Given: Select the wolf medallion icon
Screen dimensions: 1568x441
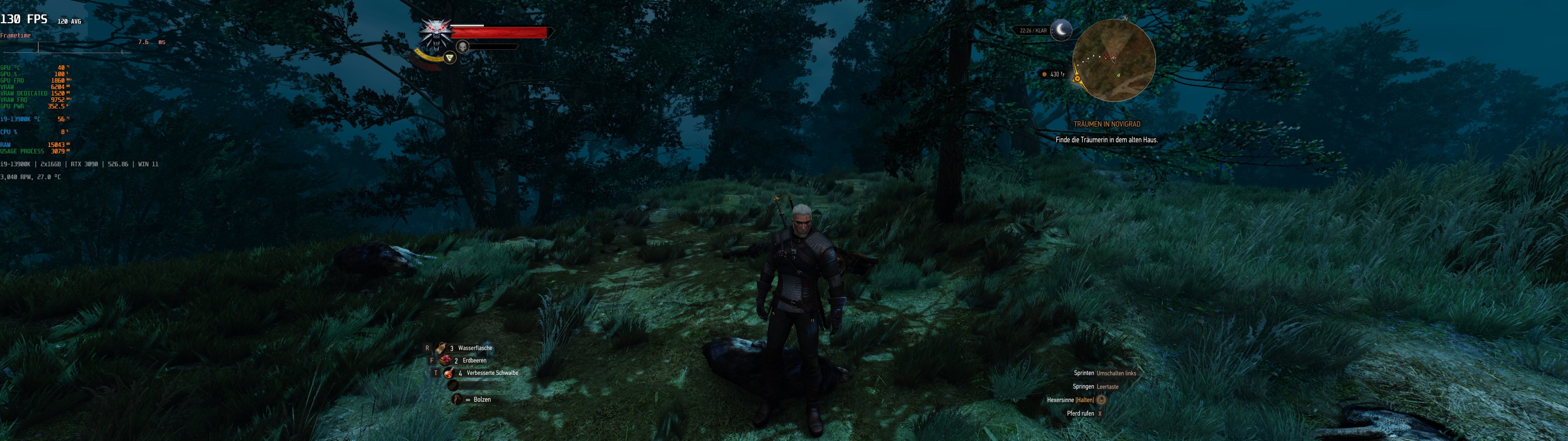Looking at the screenshot, I should coord(437,35).
